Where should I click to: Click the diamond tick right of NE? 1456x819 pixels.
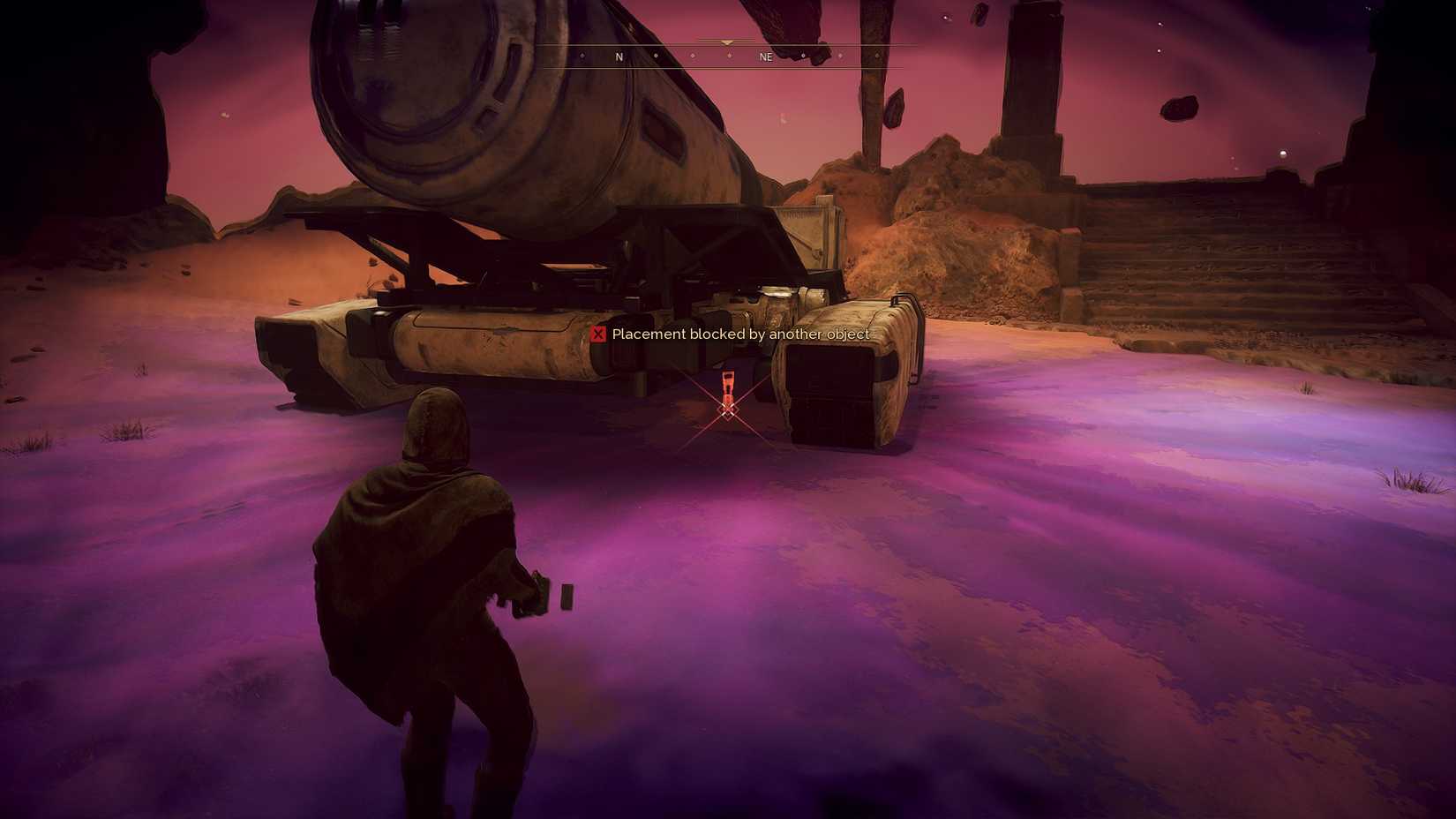coord(805,56)
